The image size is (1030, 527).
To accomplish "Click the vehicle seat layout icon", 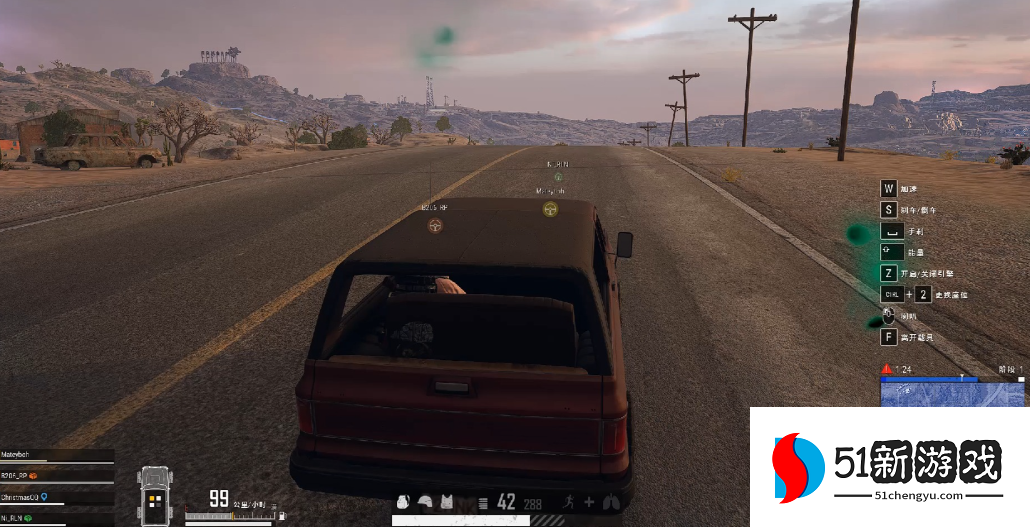I will point(155,497).
